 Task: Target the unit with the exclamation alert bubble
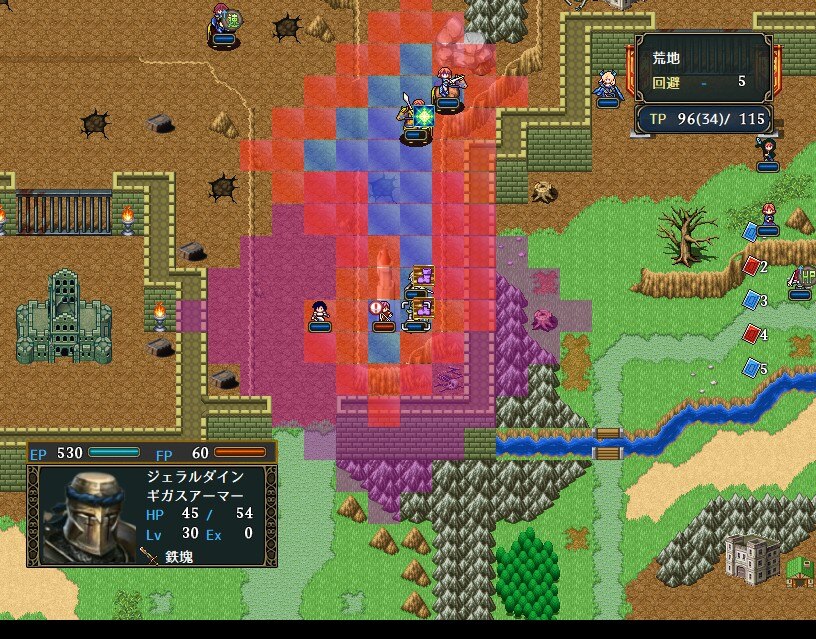(x=383, y=314)
